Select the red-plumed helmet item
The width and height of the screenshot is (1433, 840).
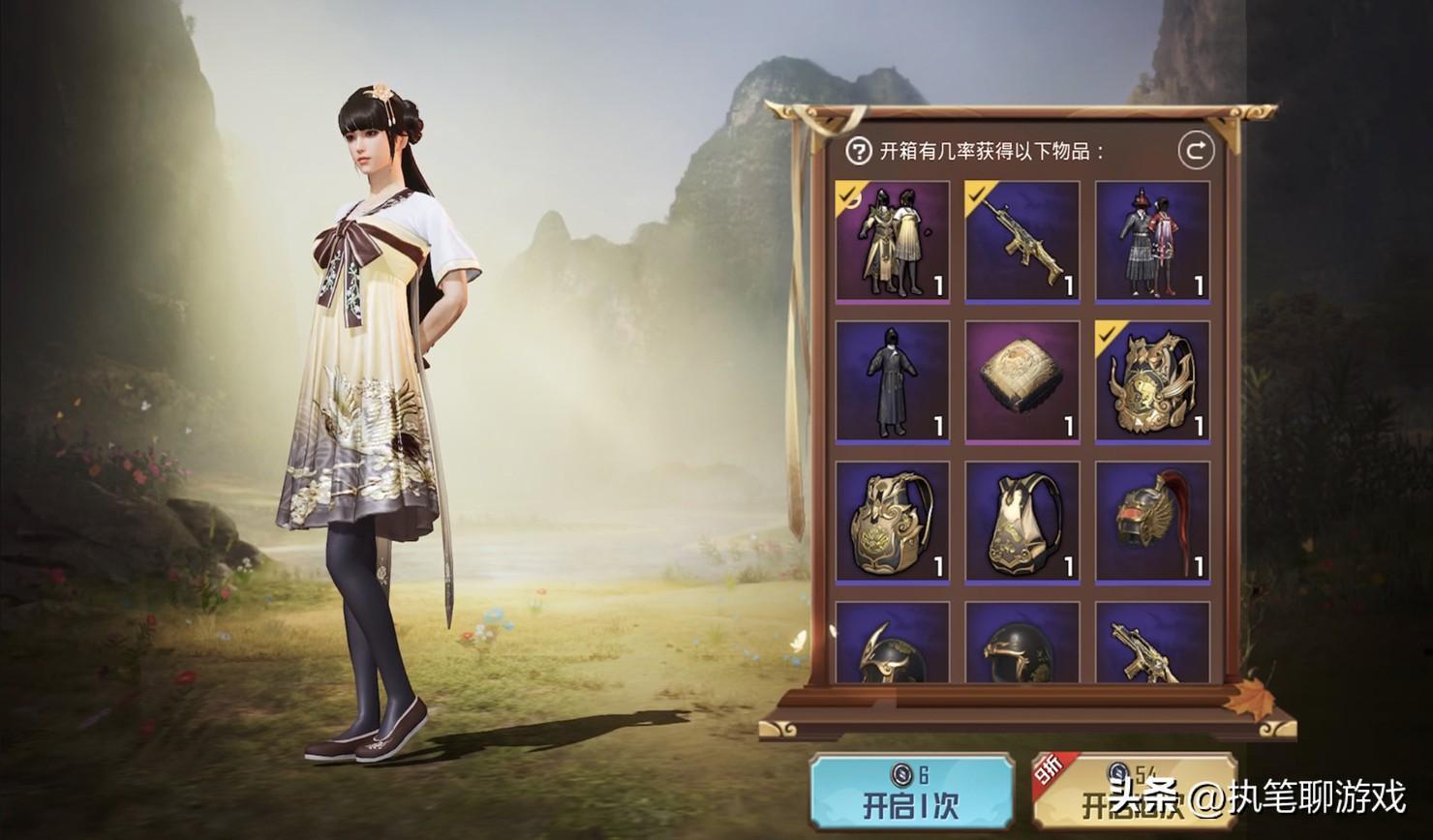coord(1152,522)
